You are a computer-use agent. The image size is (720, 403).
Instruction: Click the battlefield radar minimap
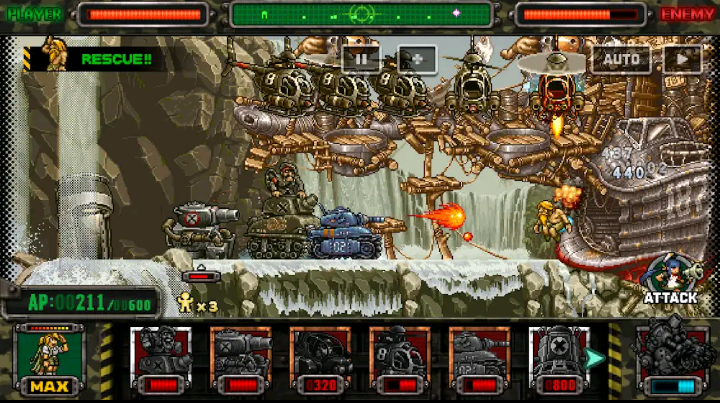[361, 15]
